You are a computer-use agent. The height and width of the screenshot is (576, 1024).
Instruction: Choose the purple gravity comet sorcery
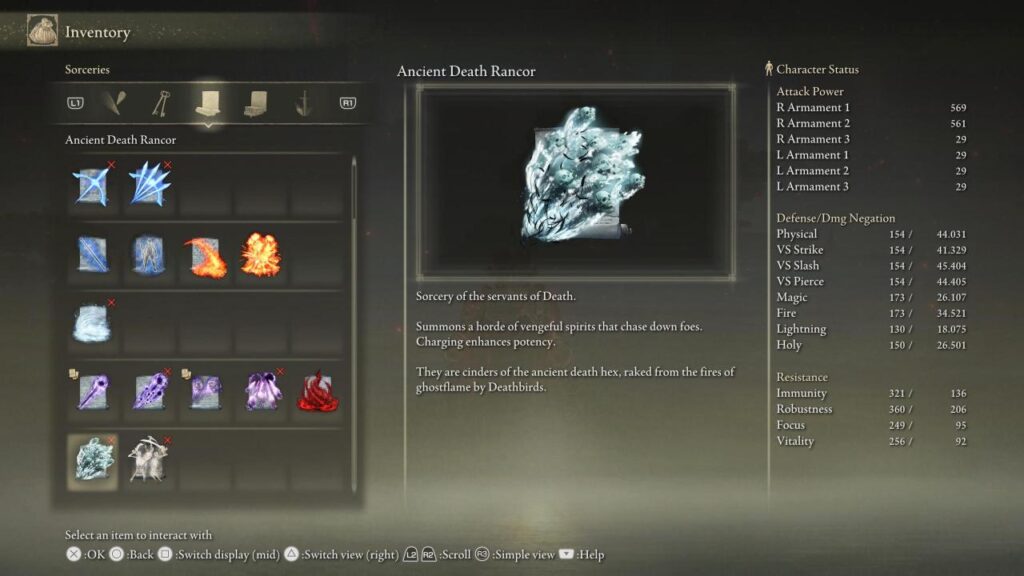coord(93,392)
